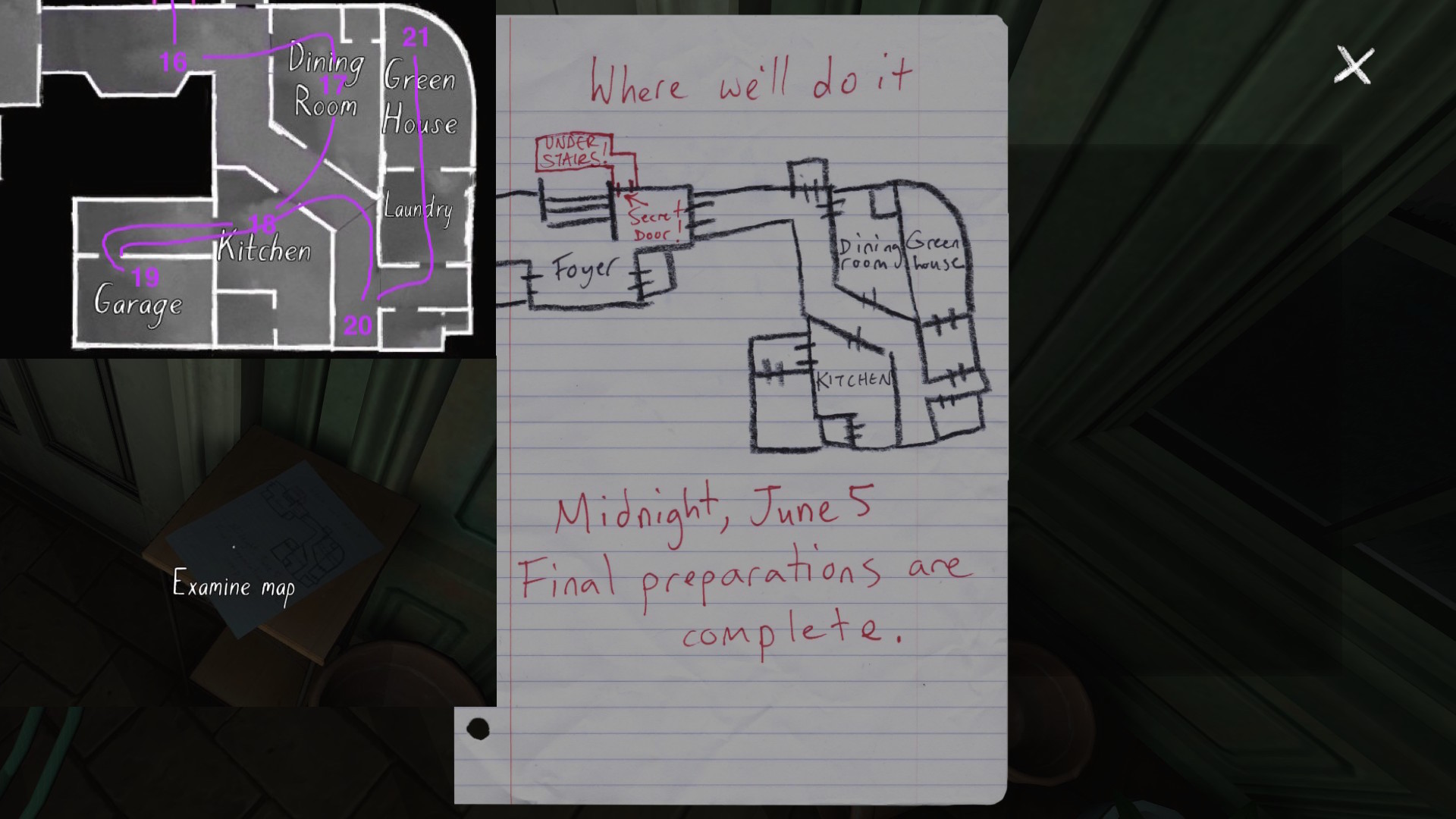Toggle the Secret Door annotation
The image size is (1456, 819).
pyautogui.click(x=655, y=224)
